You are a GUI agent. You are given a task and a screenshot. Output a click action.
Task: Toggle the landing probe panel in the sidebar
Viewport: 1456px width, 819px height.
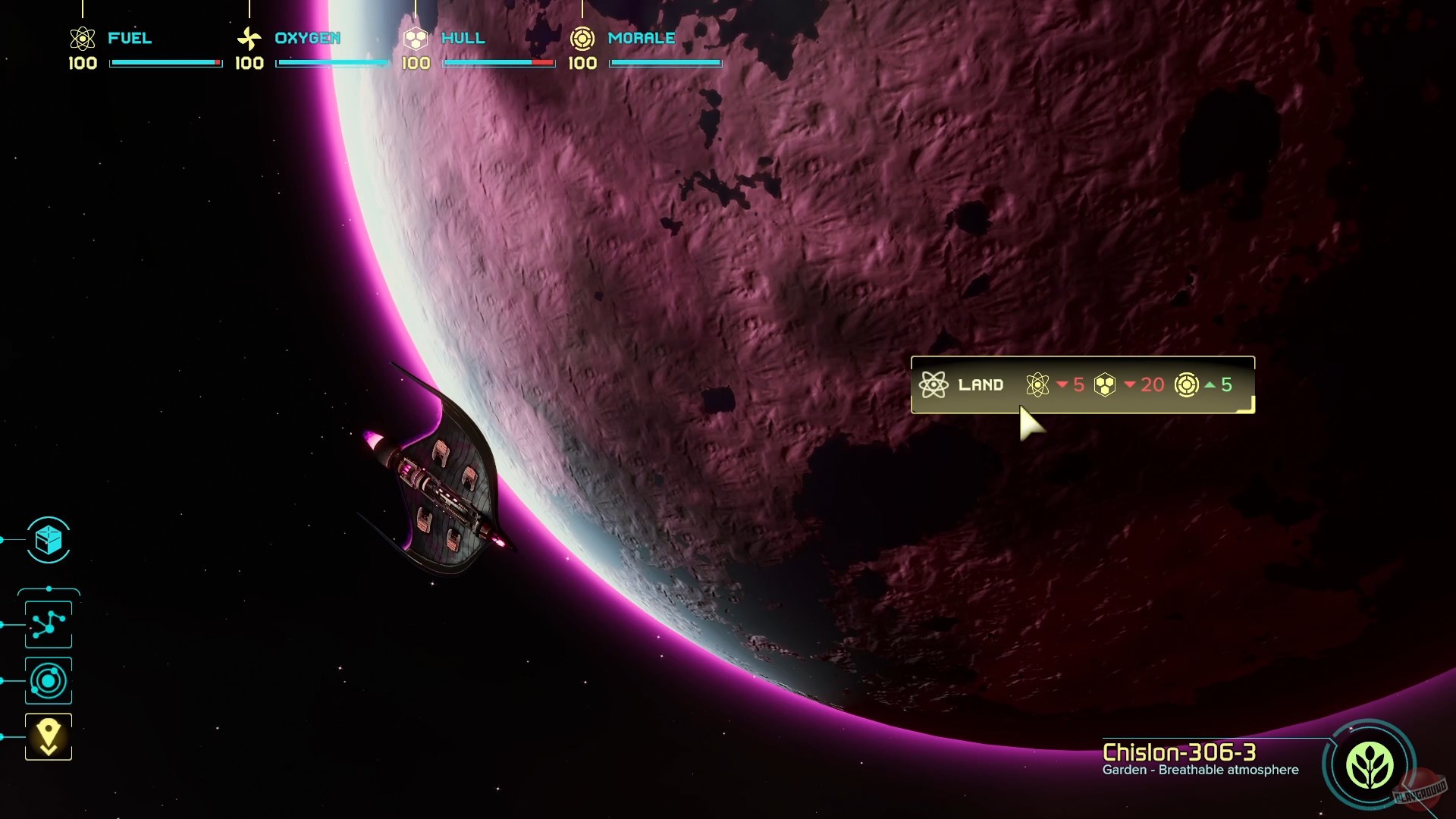click(x=48, y=735)
